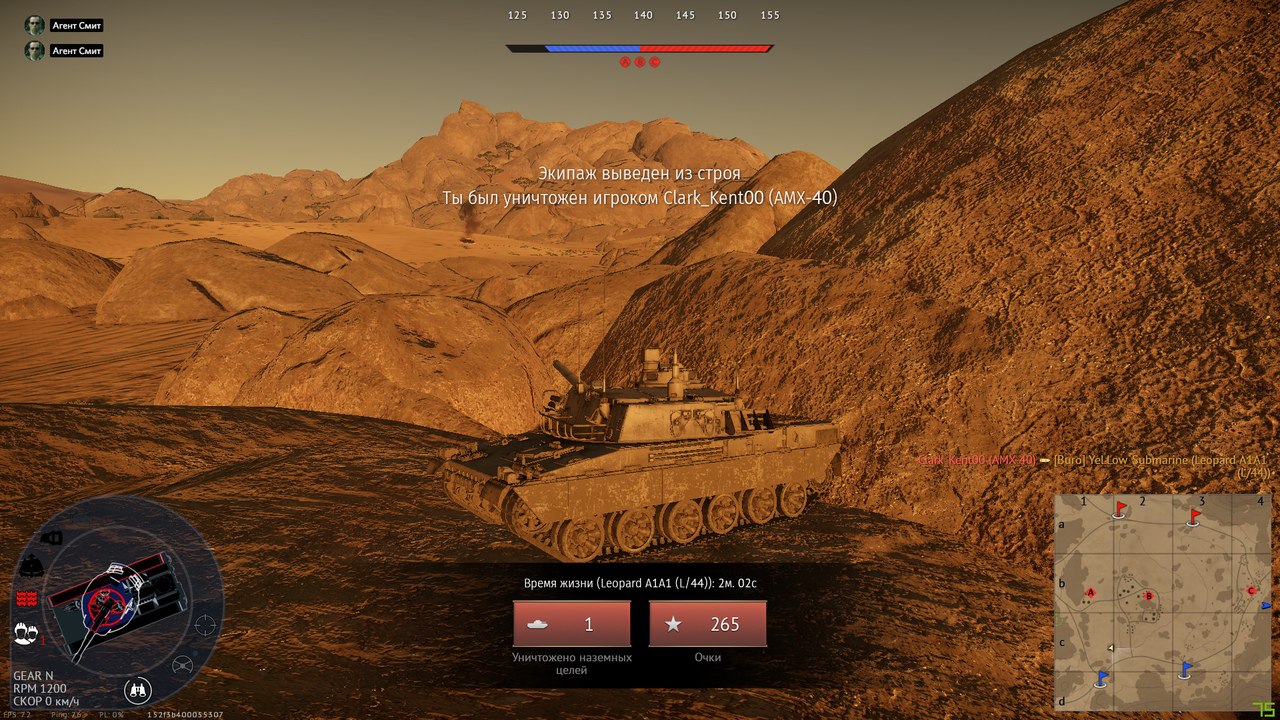Select the crew members icon
Image resolution: width=1280 pixels, height=720 pixels.
(27, 632)
